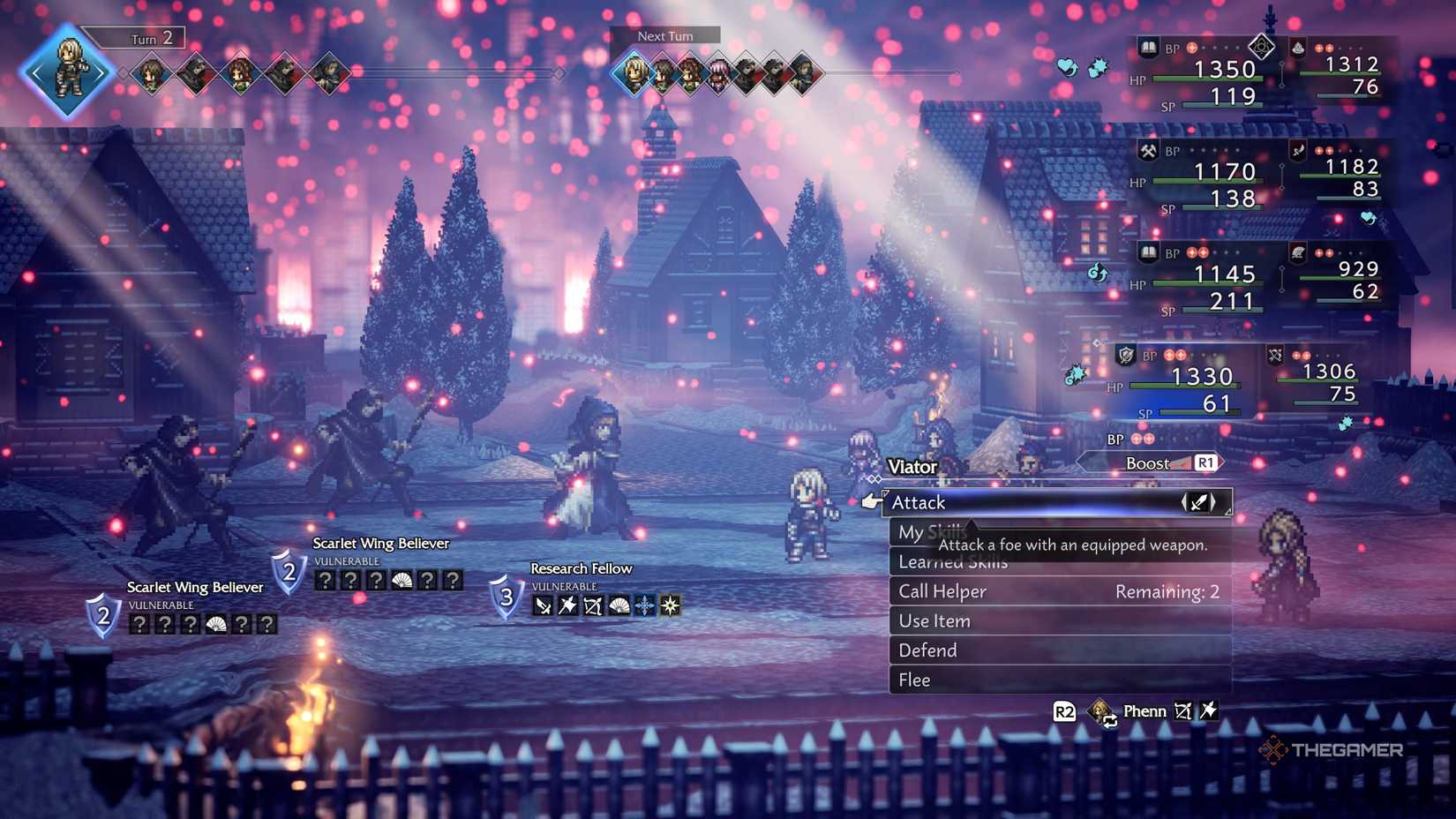The width and height of the screenshot is (1456, 819).
Task: Expand the corner arrow of the Attack bar
Action: [1227, 514]
